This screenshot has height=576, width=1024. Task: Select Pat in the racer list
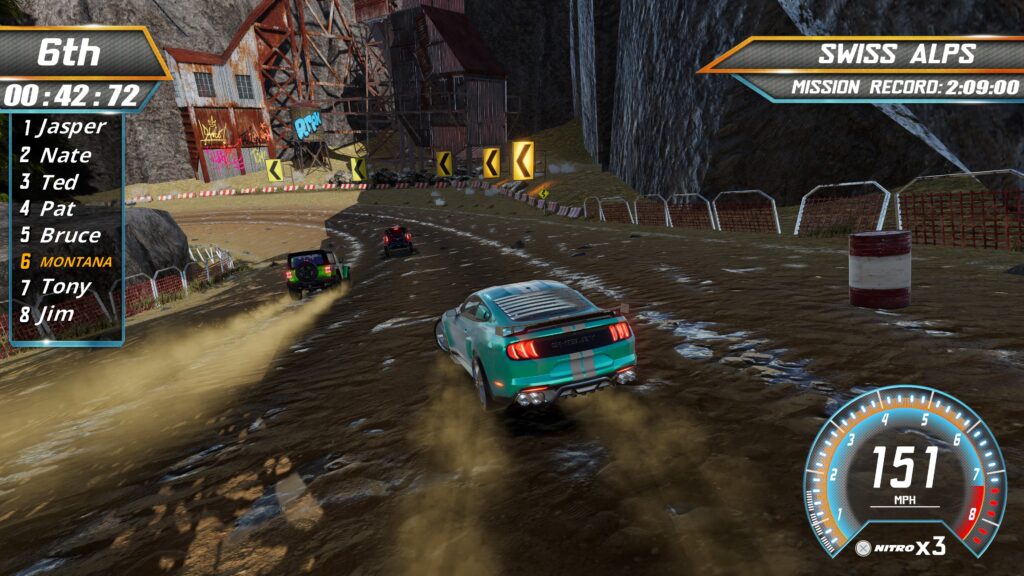click(60, 209)
